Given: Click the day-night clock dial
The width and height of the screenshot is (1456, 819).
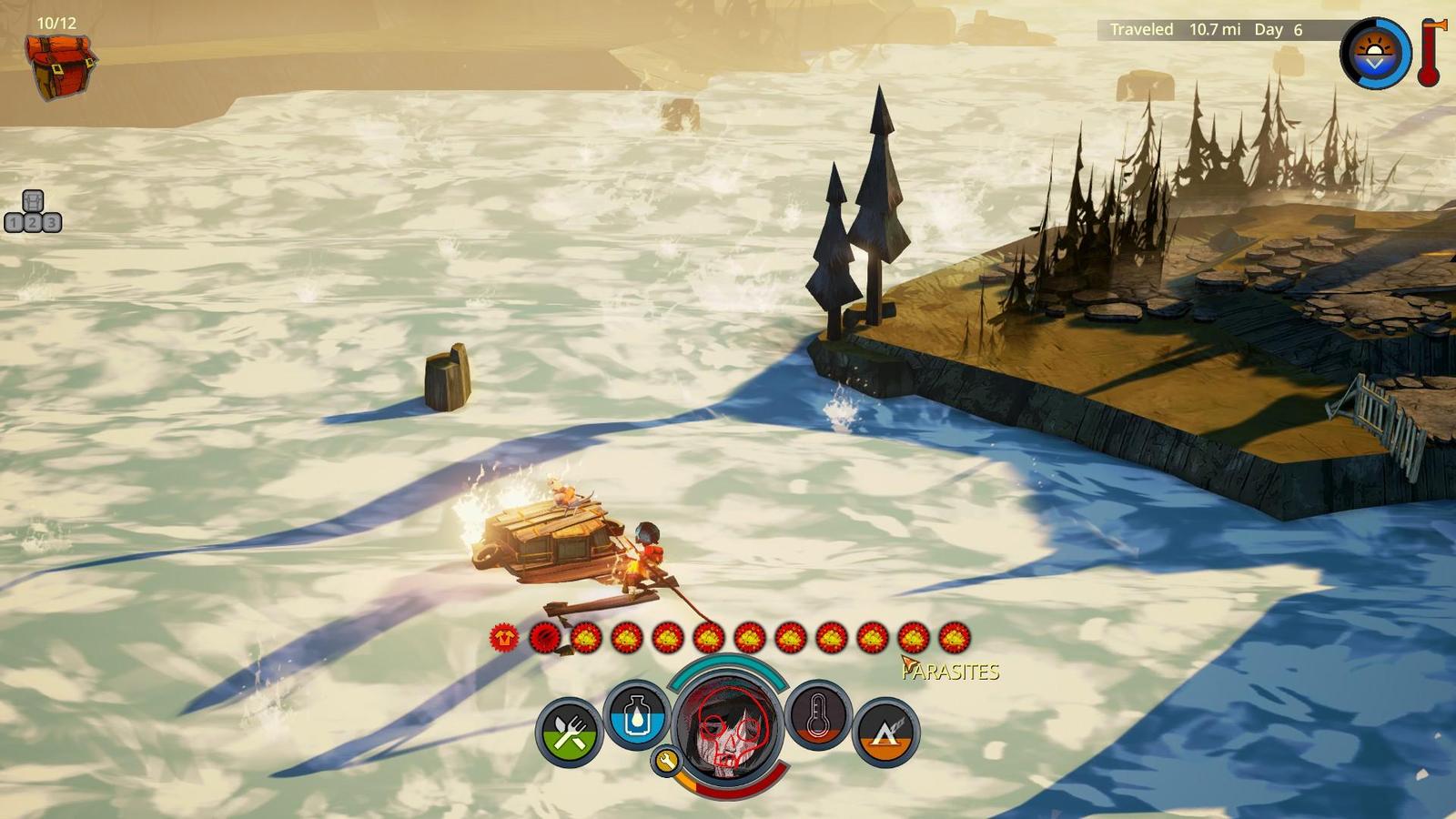Looking at the screenshot, I should click(x=1375, y=53).
